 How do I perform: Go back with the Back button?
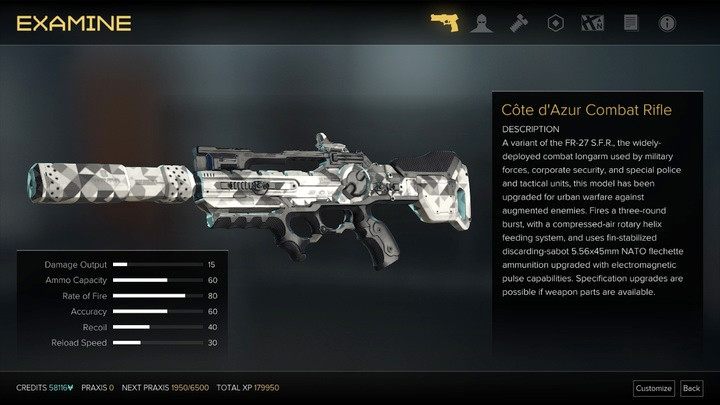(691, 388)
